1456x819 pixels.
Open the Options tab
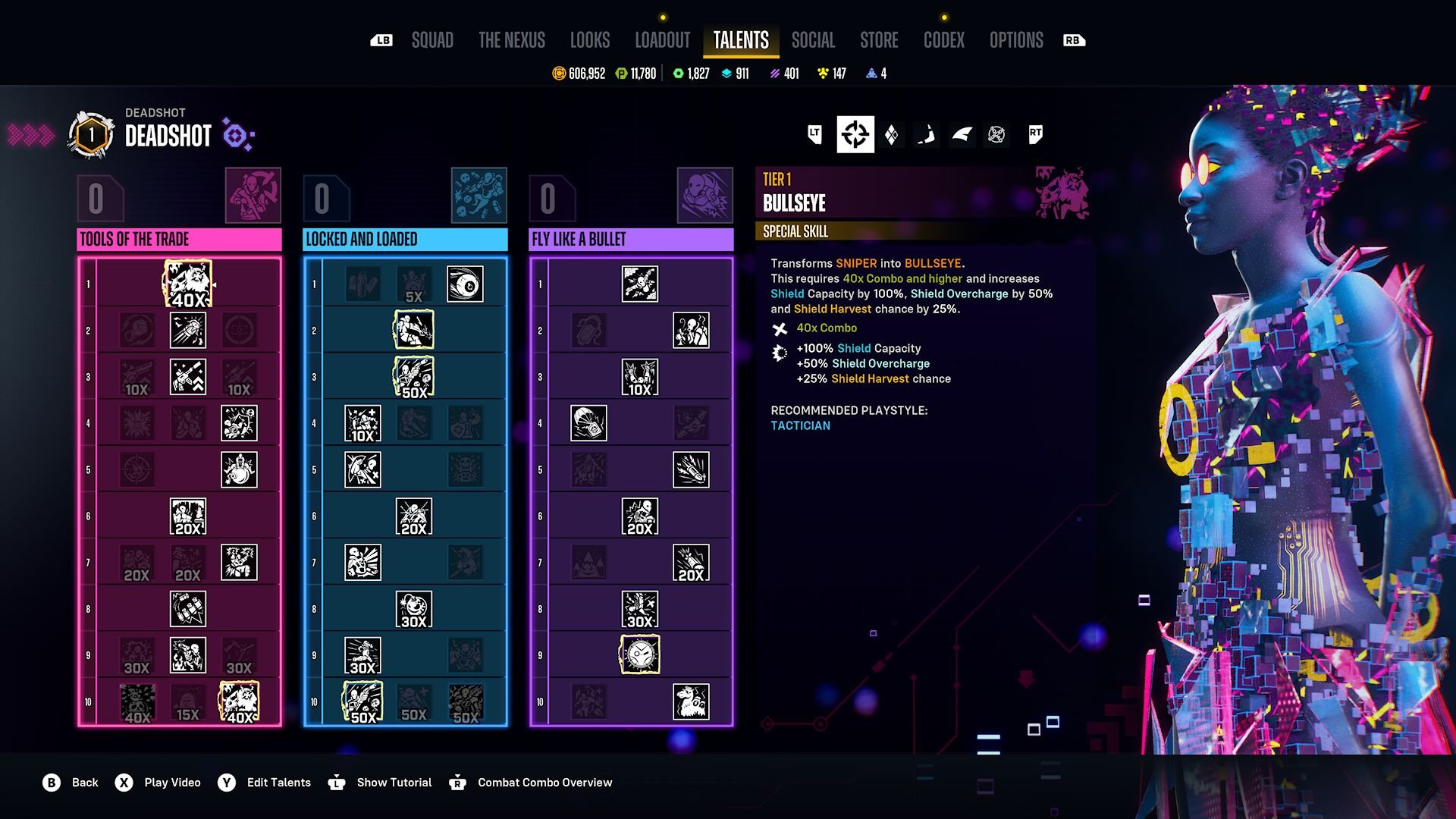1016,40
